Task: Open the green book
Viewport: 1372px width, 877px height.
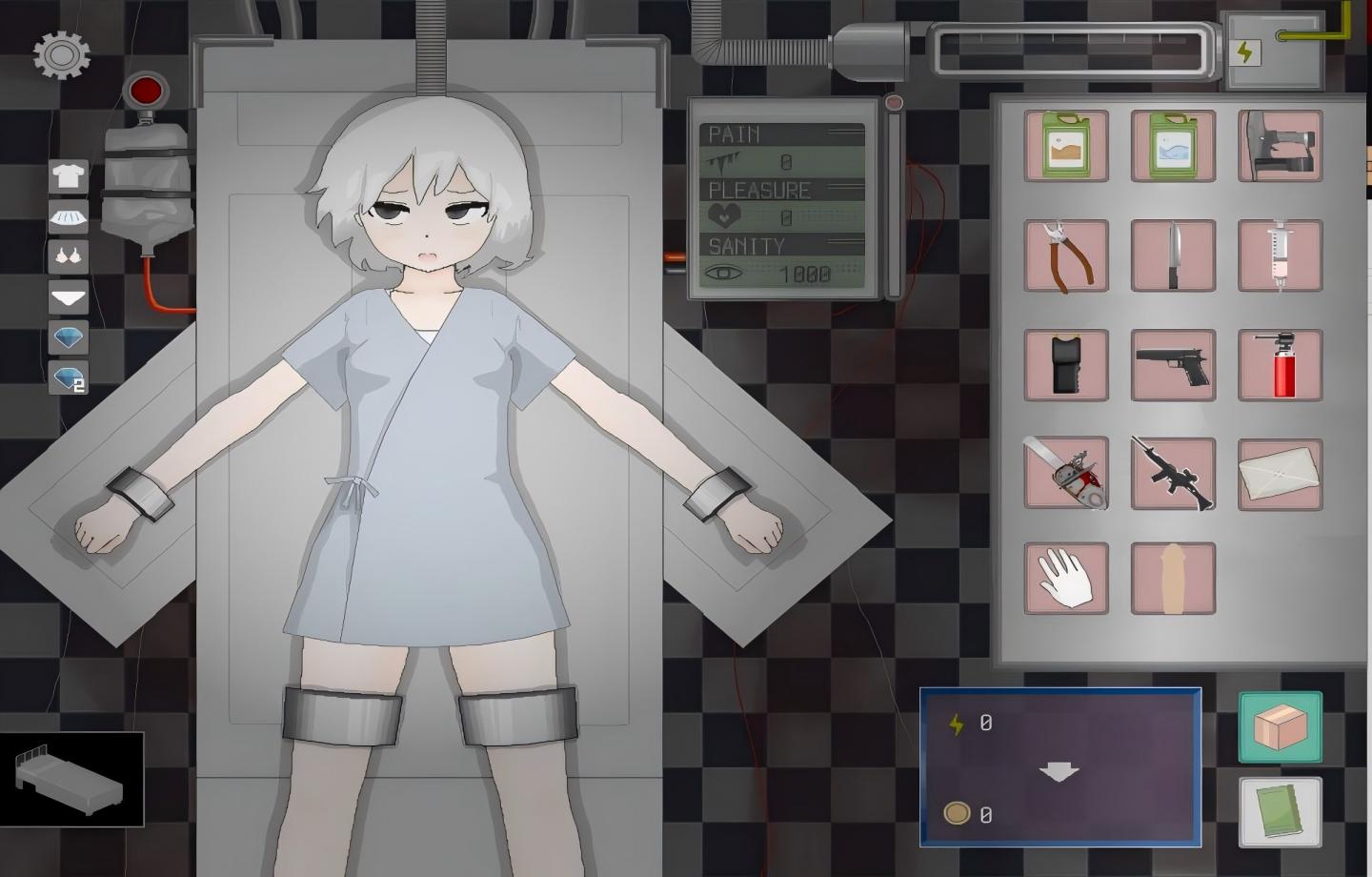Action: [x=1279, y=812]
